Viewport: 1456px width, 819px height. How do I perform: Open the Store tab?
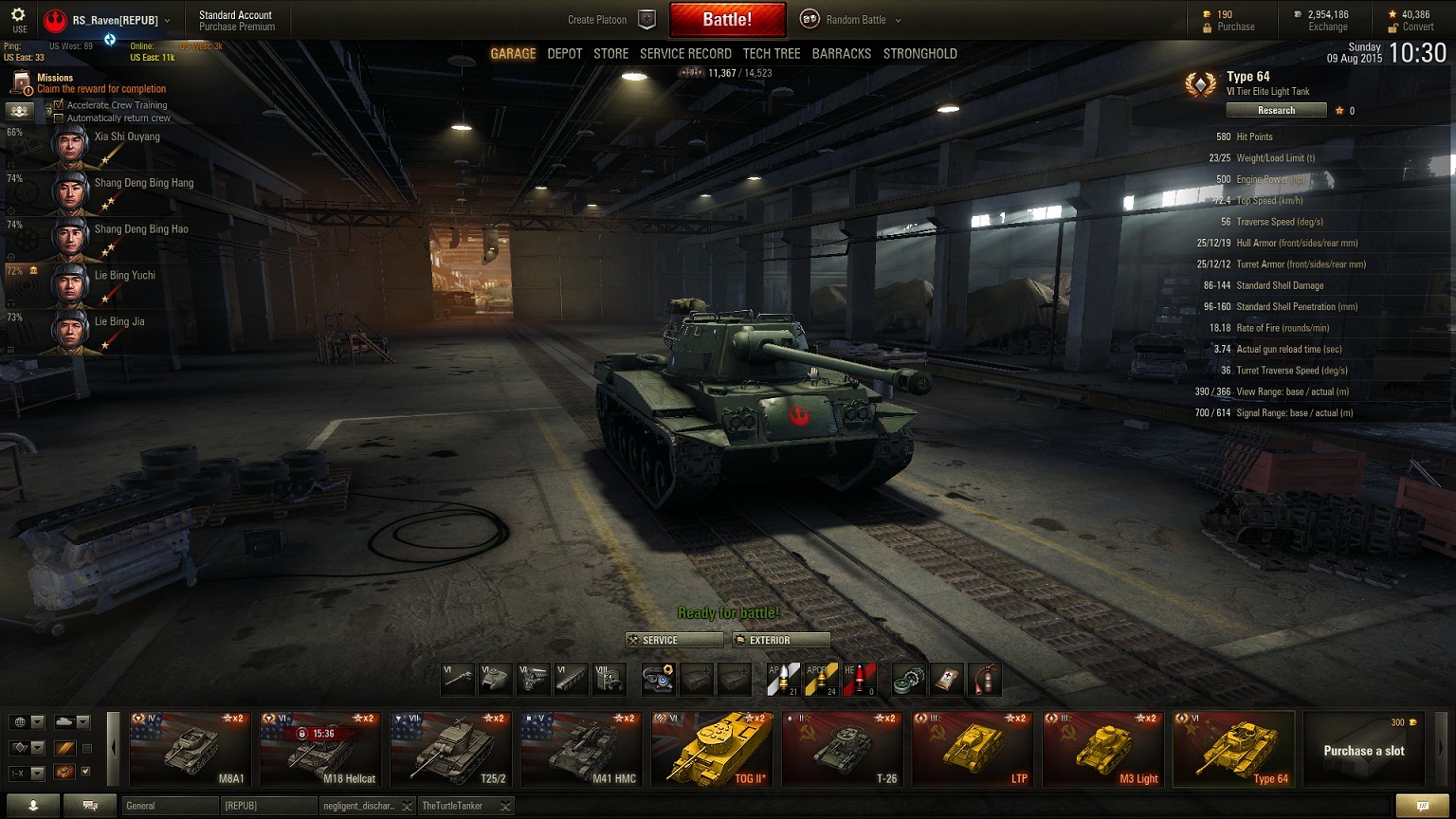(610, 54)
